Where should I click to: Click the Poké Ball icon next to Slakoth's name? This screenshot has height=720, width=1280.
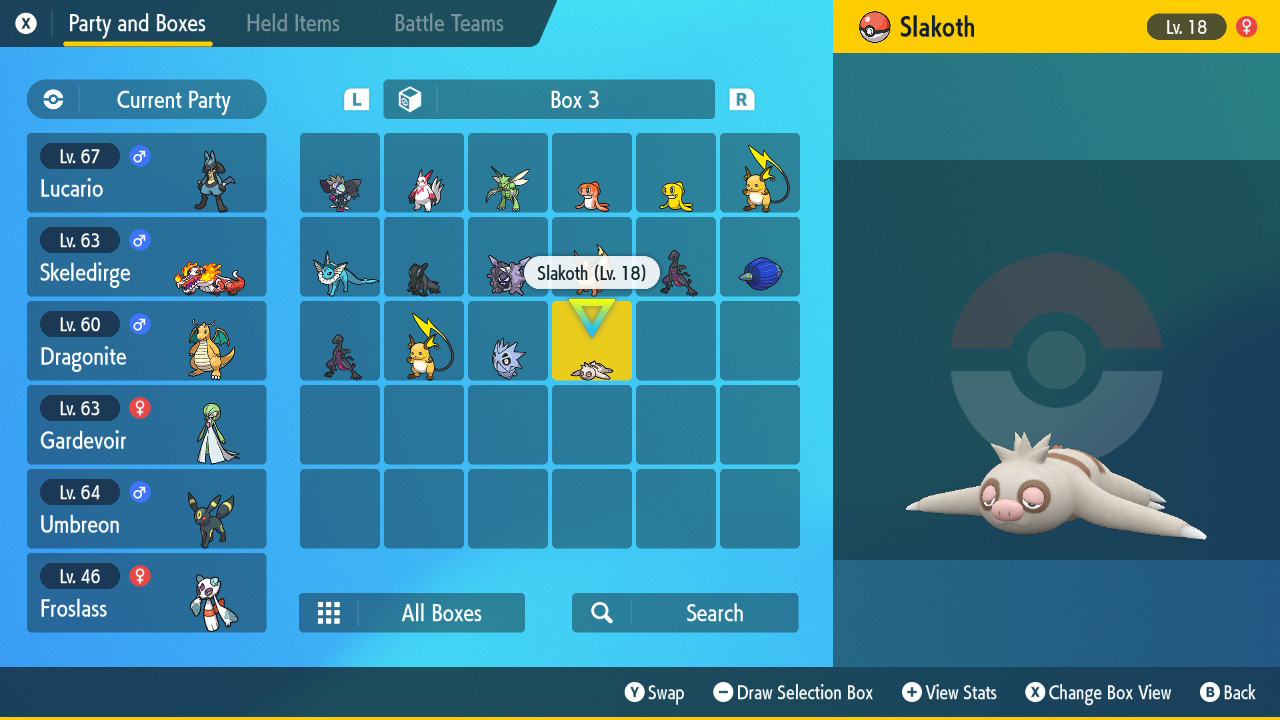click(x=873, y=27)
